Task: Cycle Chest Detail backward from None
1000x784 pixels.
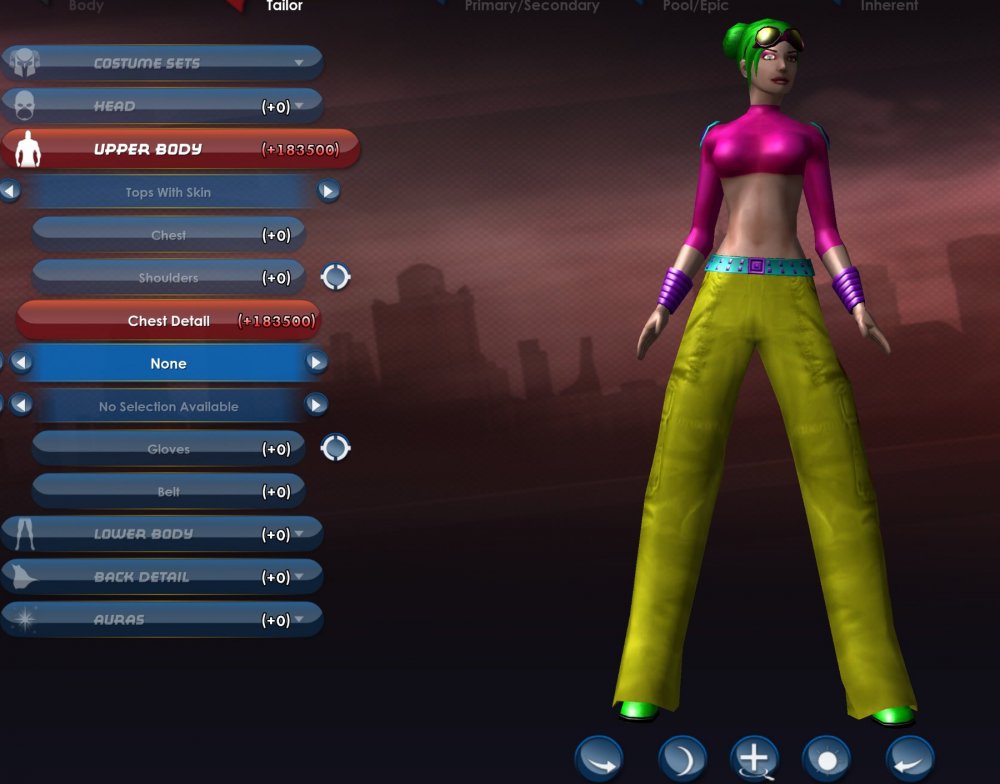Action: pyautogui.click(x=21, y=363)
